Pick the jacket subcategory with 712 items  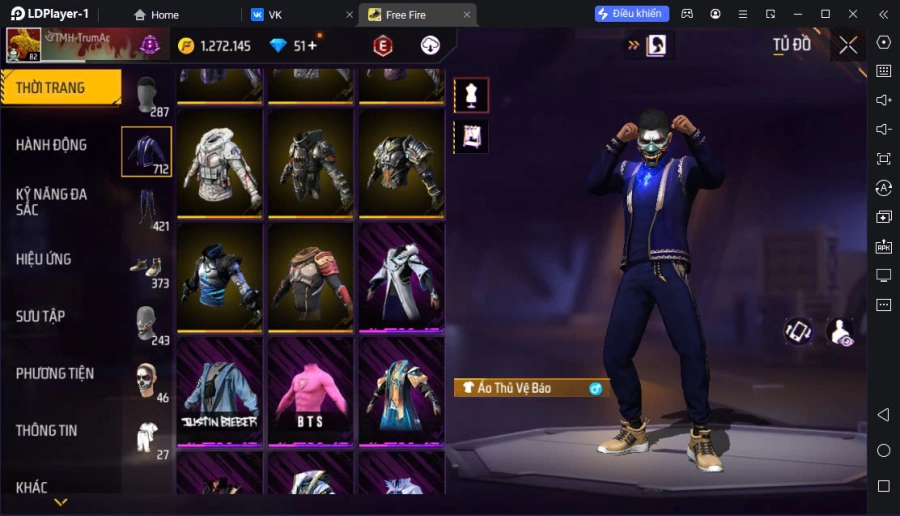pyautogui.click(x=146, y=152)
